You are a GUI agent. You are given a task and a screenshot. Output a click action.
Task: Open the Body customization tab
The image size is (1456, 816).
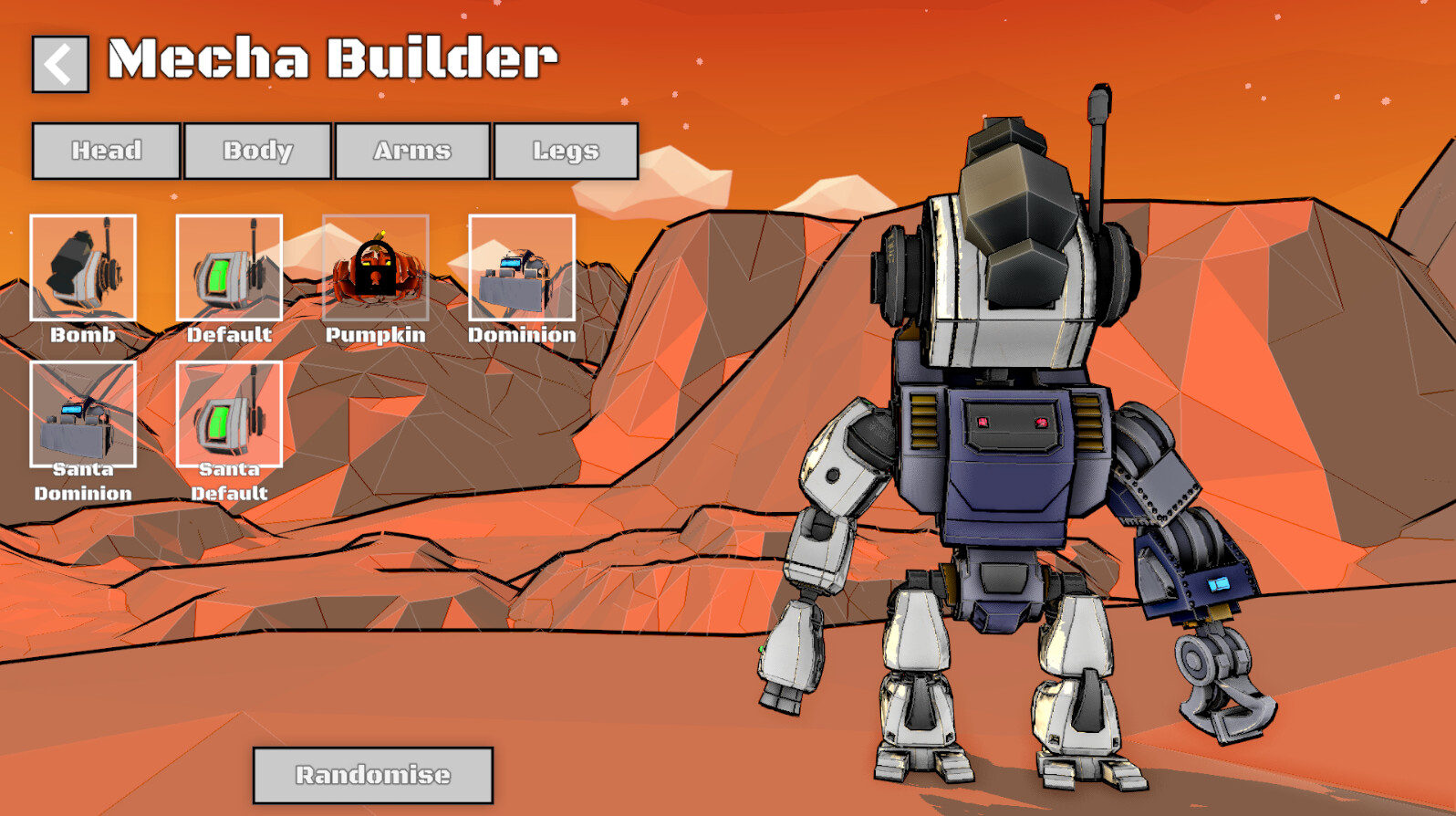coord(258,151)
